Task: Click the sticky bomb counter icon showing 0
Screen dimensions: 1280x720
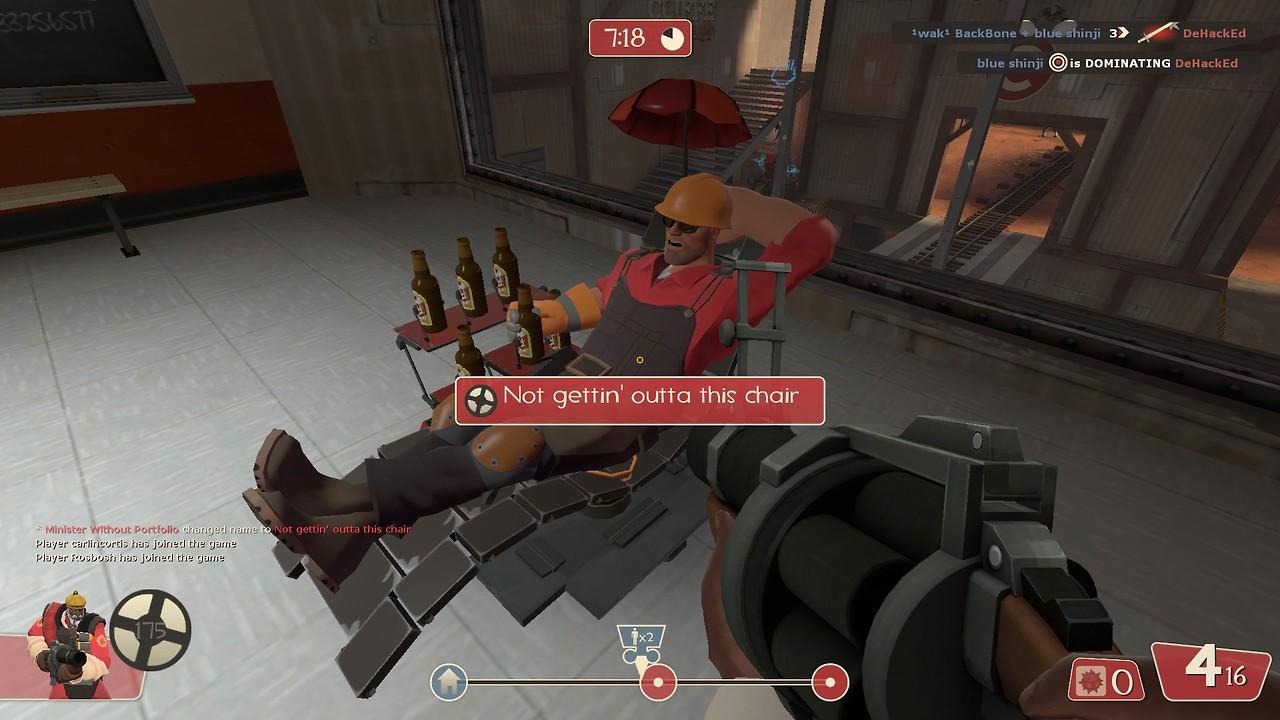Action: [x=1095, y=680]
